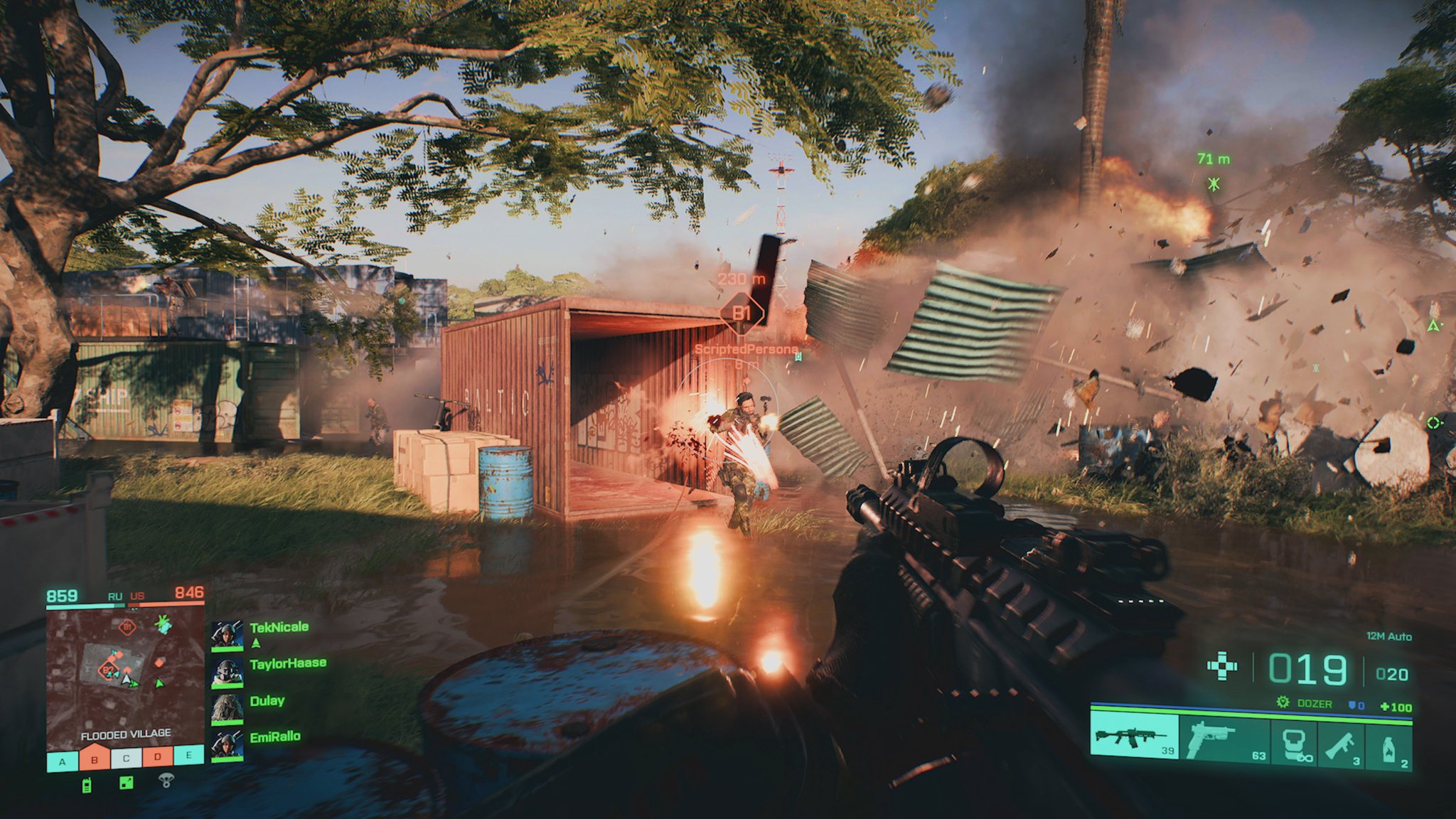
Task: Click the Dozer specialist trait icon
Action: 1283,702
